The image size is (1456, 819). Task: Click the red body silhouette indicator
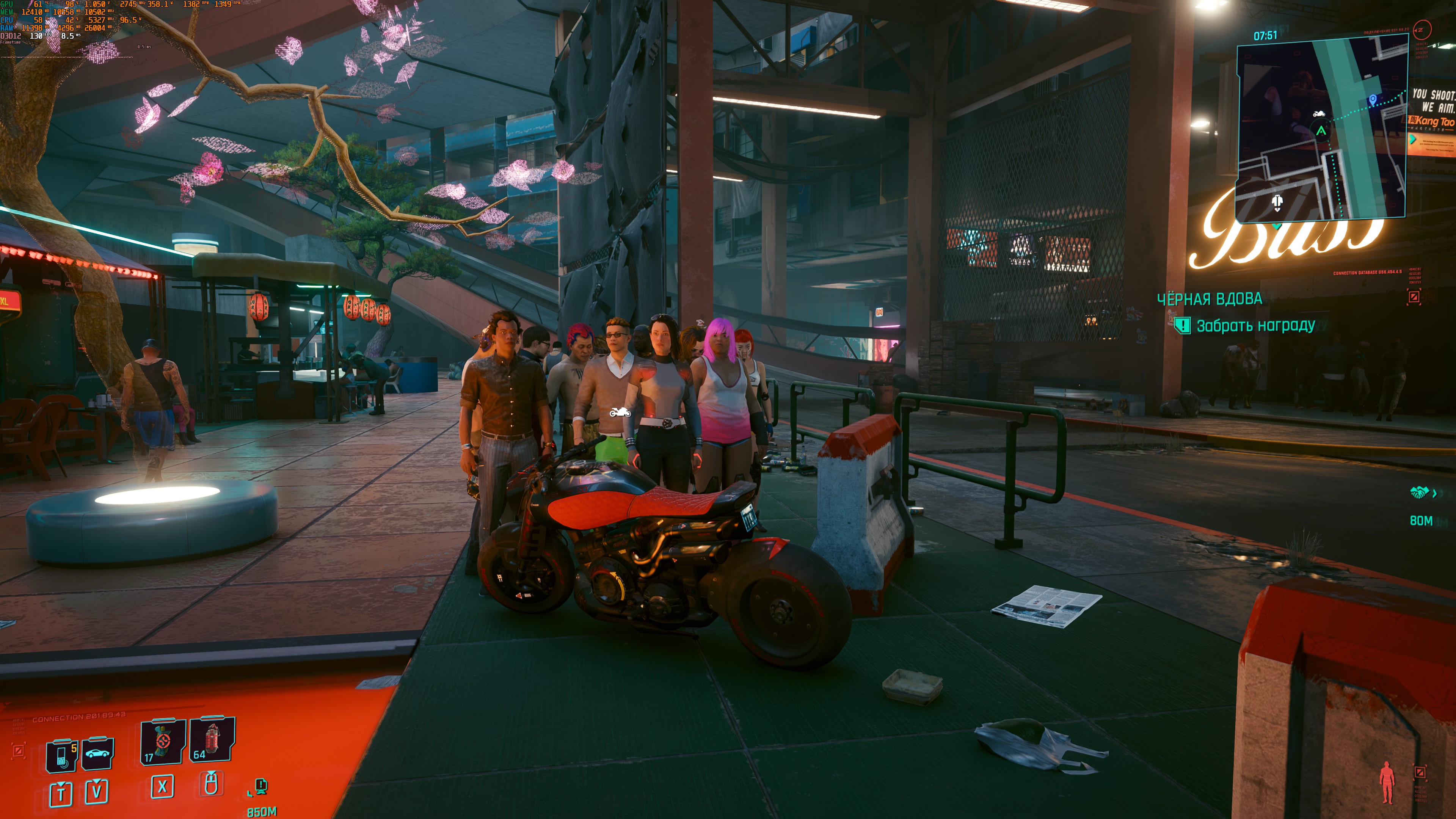point(1387,782)
